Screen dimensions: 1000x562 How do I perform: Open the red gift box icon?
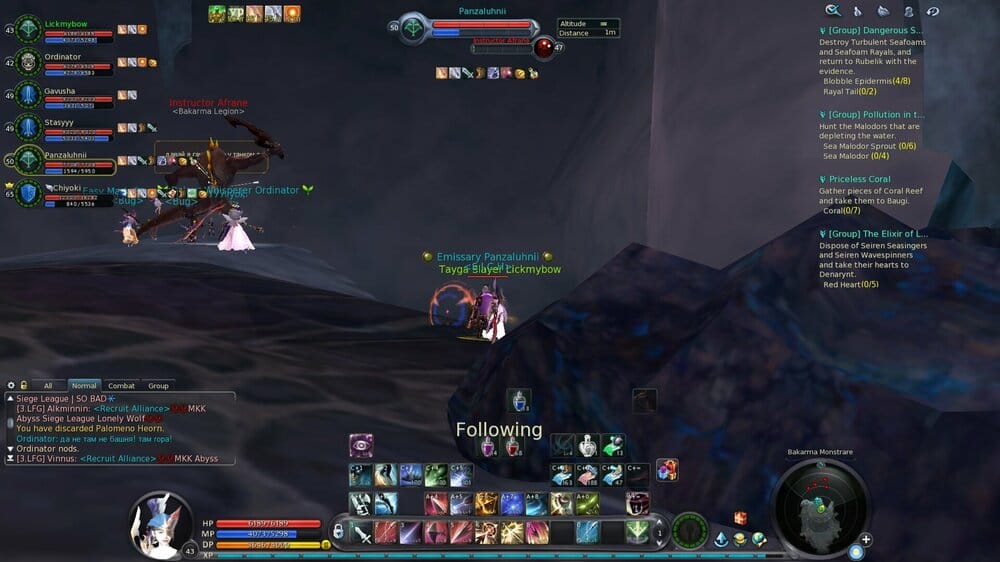point(740,518)
